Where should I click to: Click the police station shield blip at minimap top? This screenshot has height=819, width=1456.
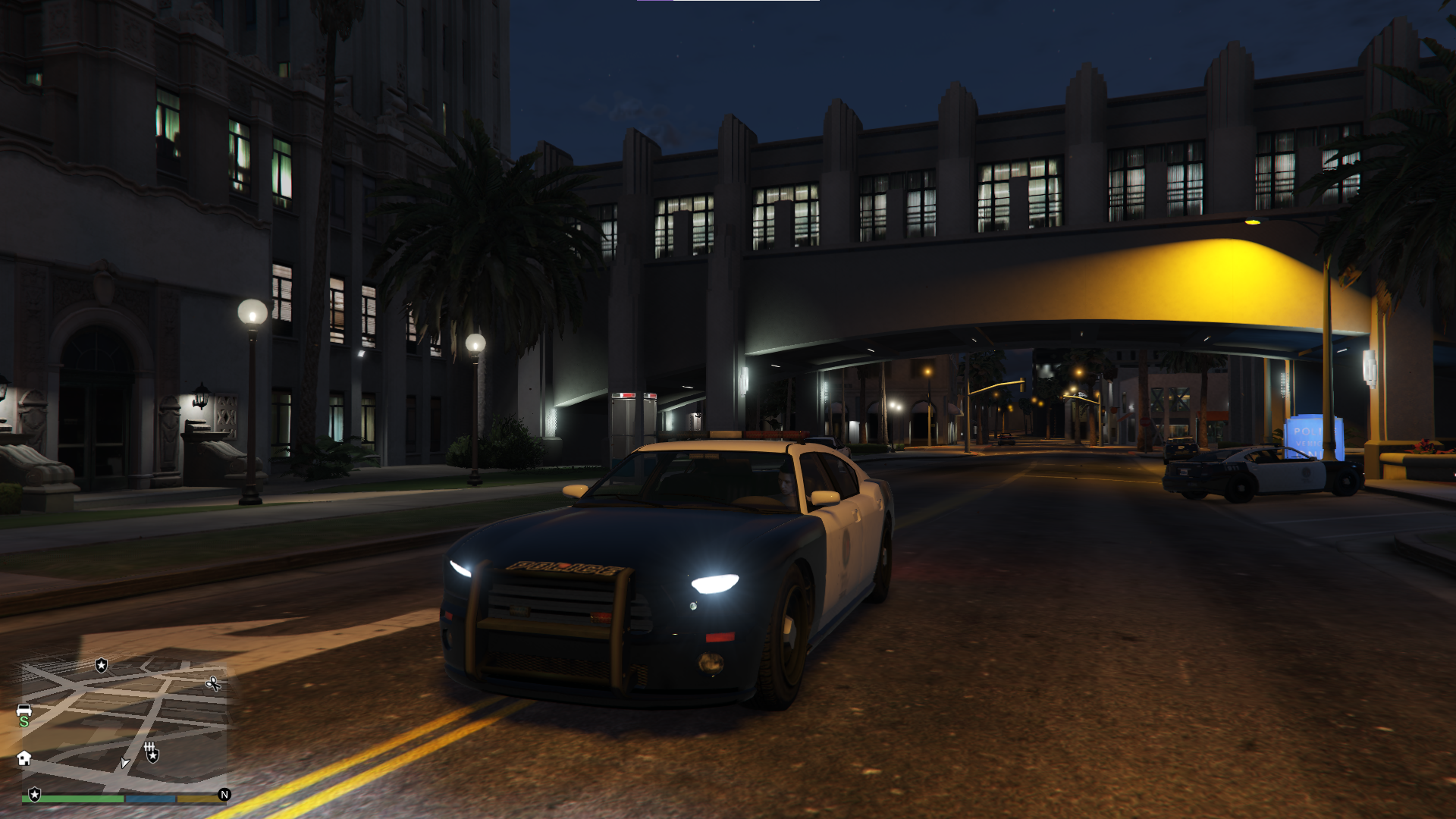[x=101, y=666]
